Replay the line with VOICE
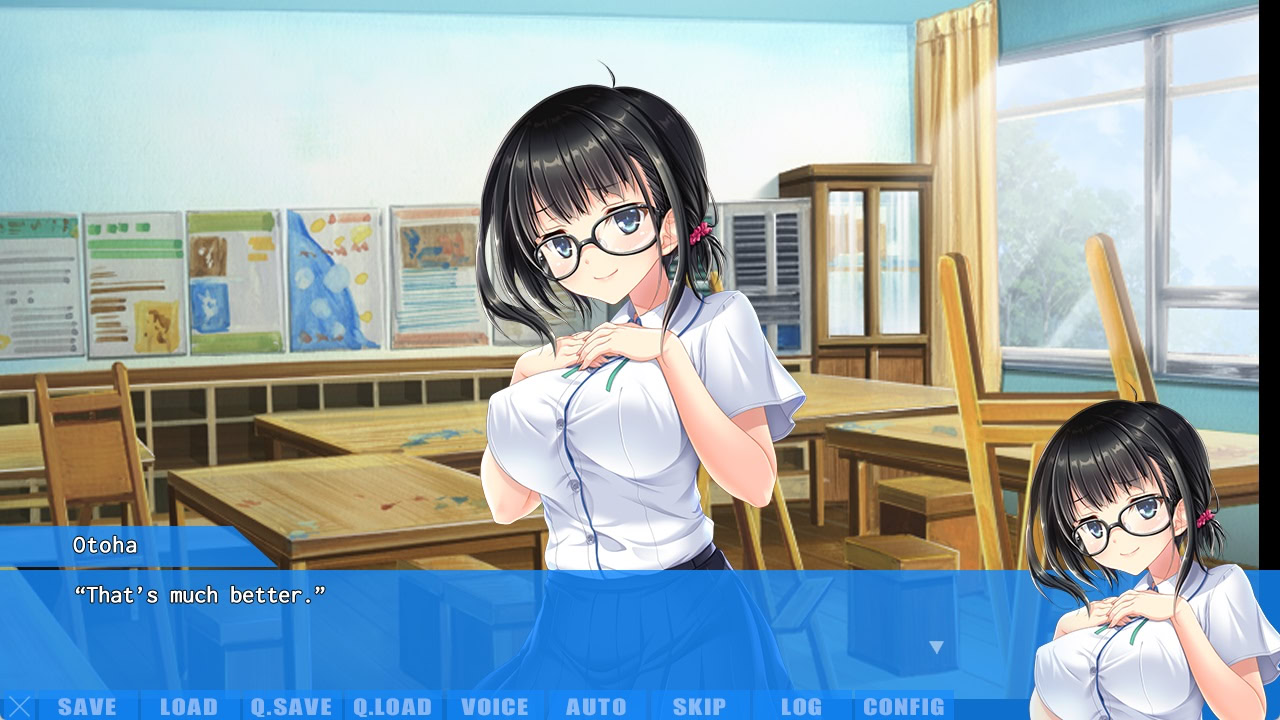 [x=495, y=707]
